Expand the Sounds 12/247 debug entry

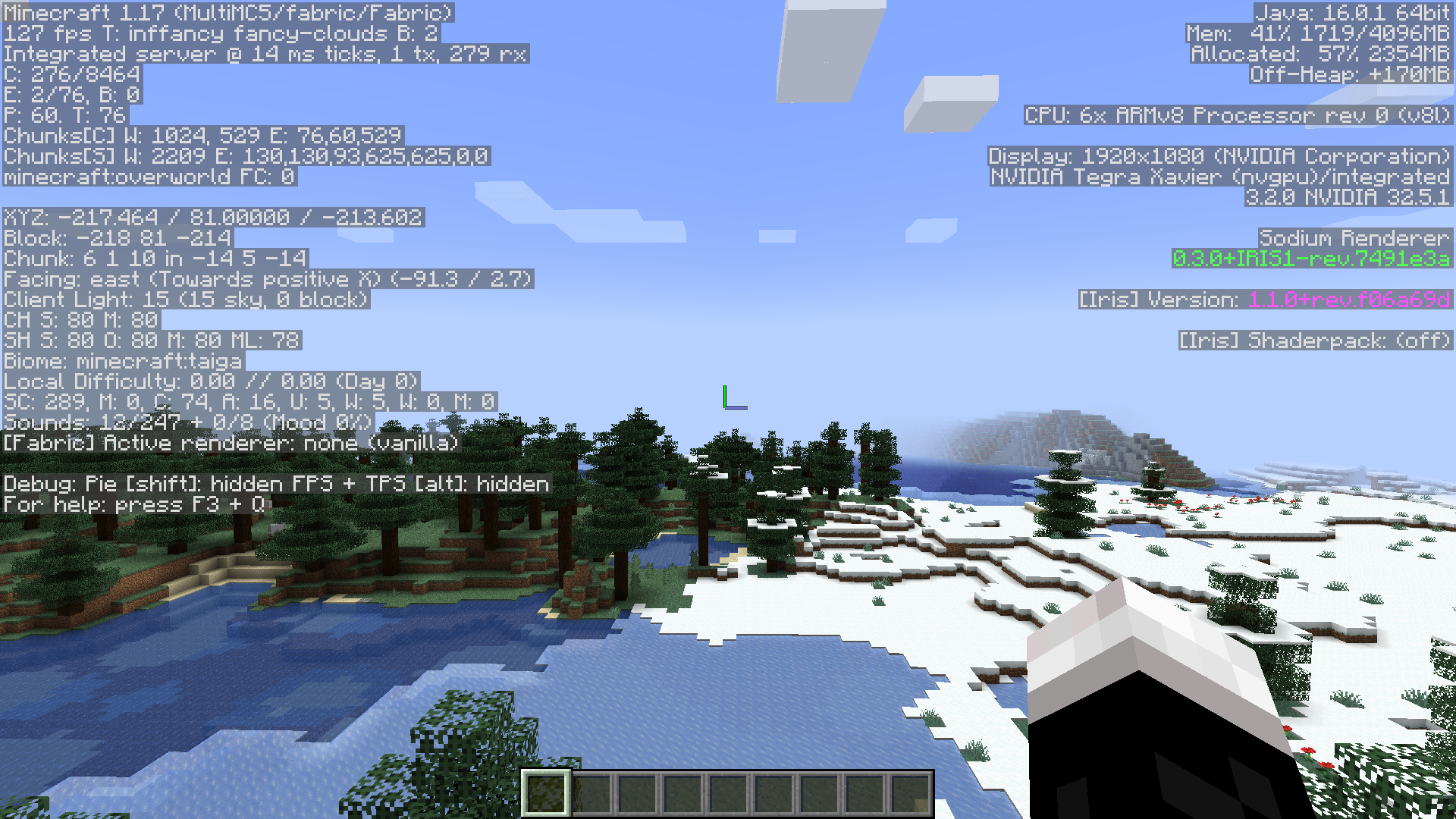tap(186, 422)
